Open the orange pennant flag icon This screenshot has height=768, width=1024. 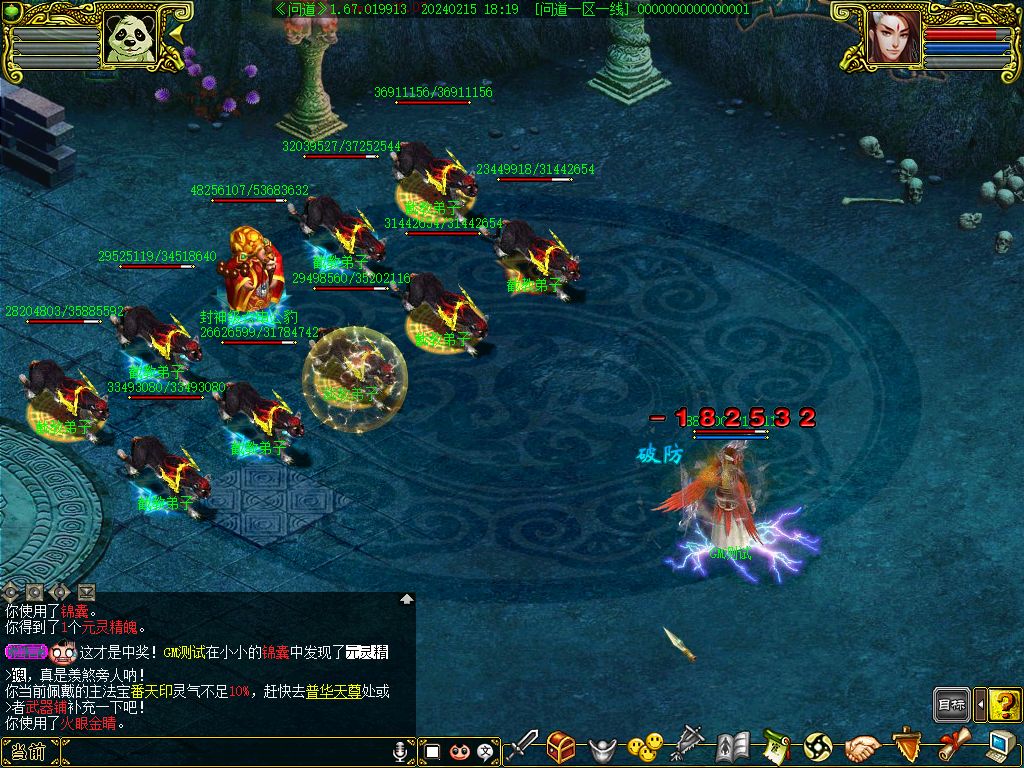coord(906,746)
